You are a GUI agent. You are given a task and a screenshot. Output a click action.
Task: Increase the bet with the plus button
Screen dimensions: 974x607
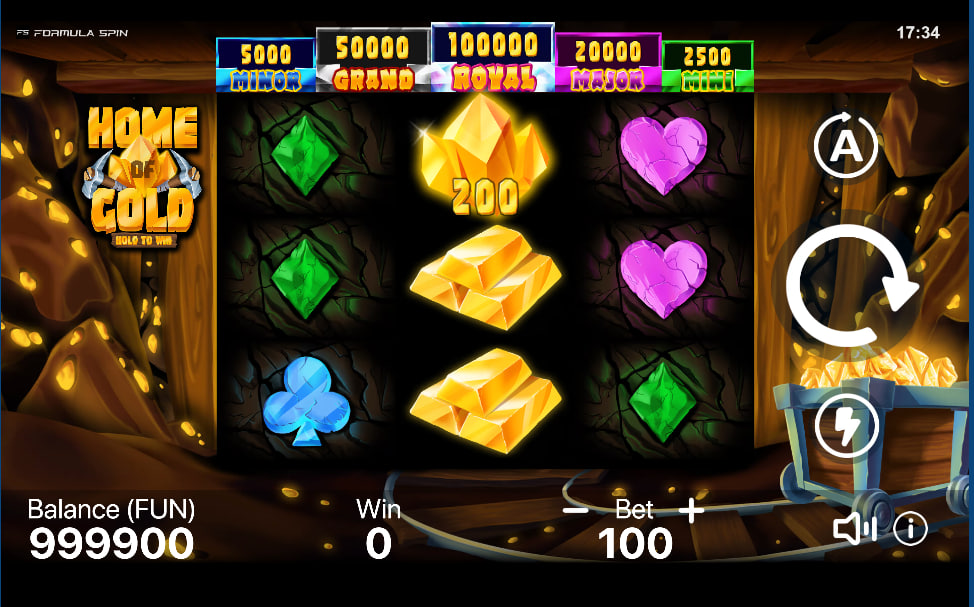(691, 510)
